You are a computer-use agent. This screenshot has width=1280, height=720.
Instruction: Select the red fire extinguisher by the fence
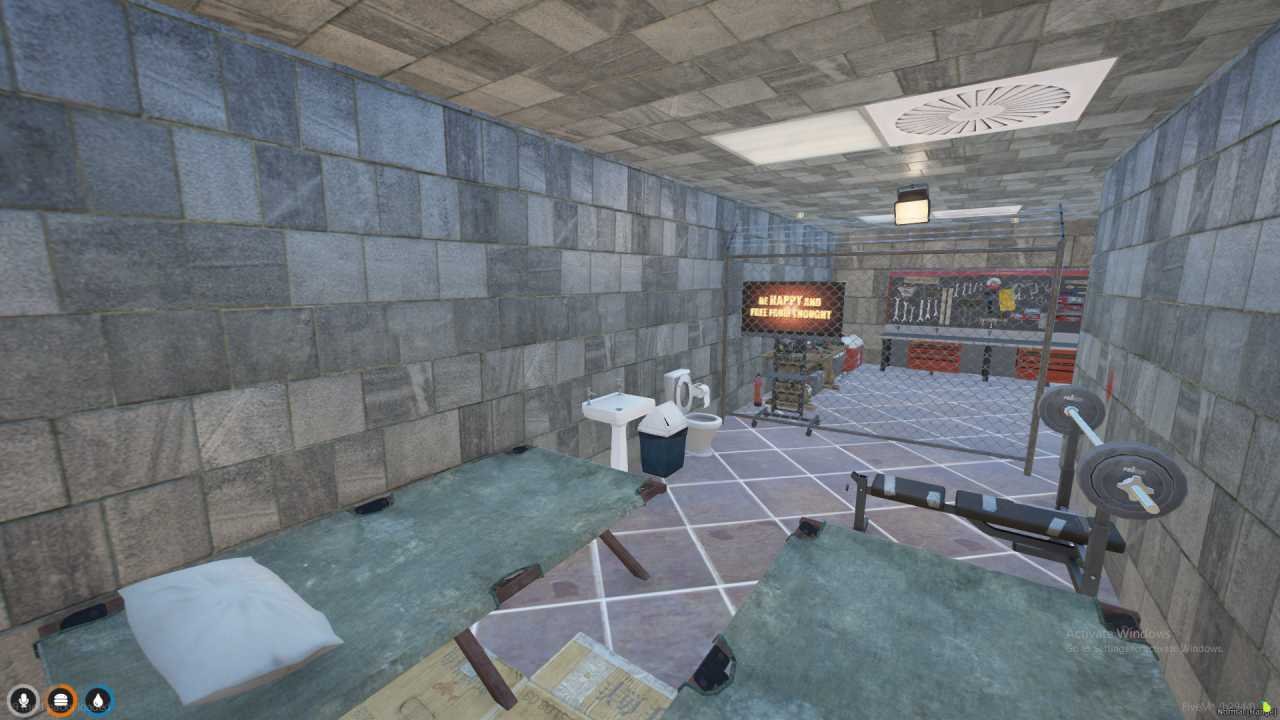tap(757, 390)
